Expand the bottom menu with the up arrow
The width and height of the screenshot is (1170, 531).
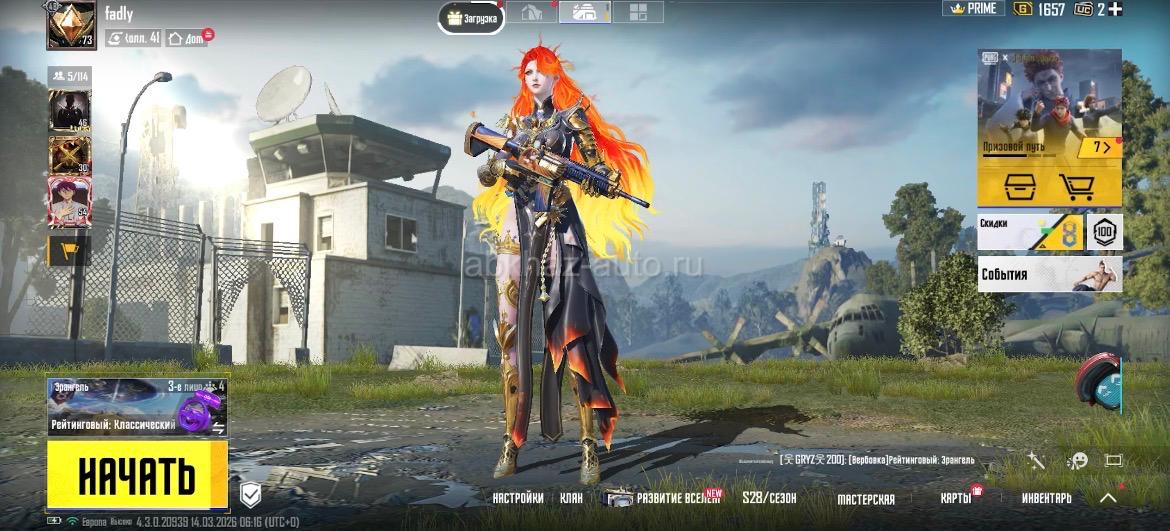point(1108,497)
